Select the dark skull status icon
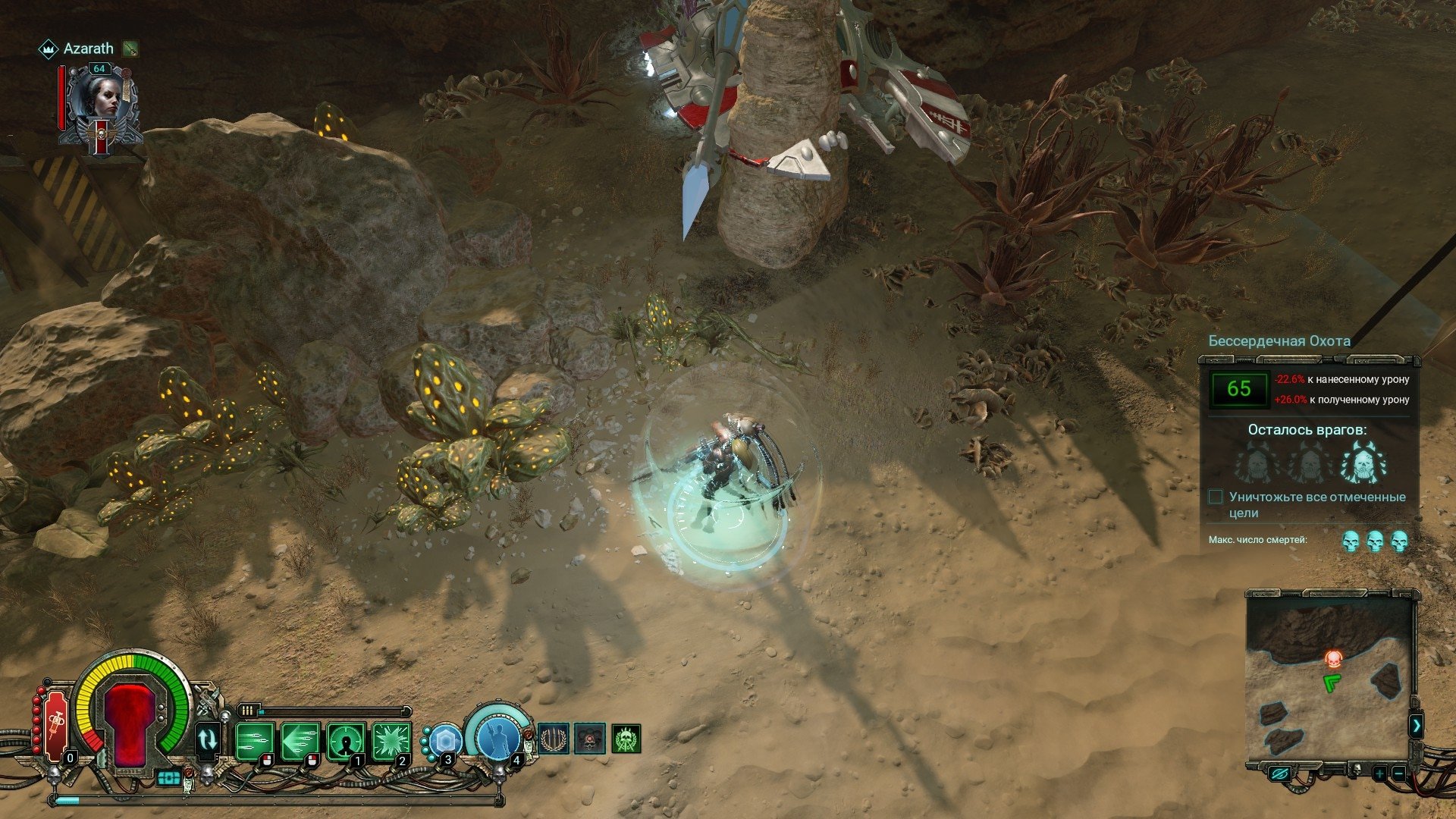Screen dimensions: 1456x819 [x=590, y=739]
